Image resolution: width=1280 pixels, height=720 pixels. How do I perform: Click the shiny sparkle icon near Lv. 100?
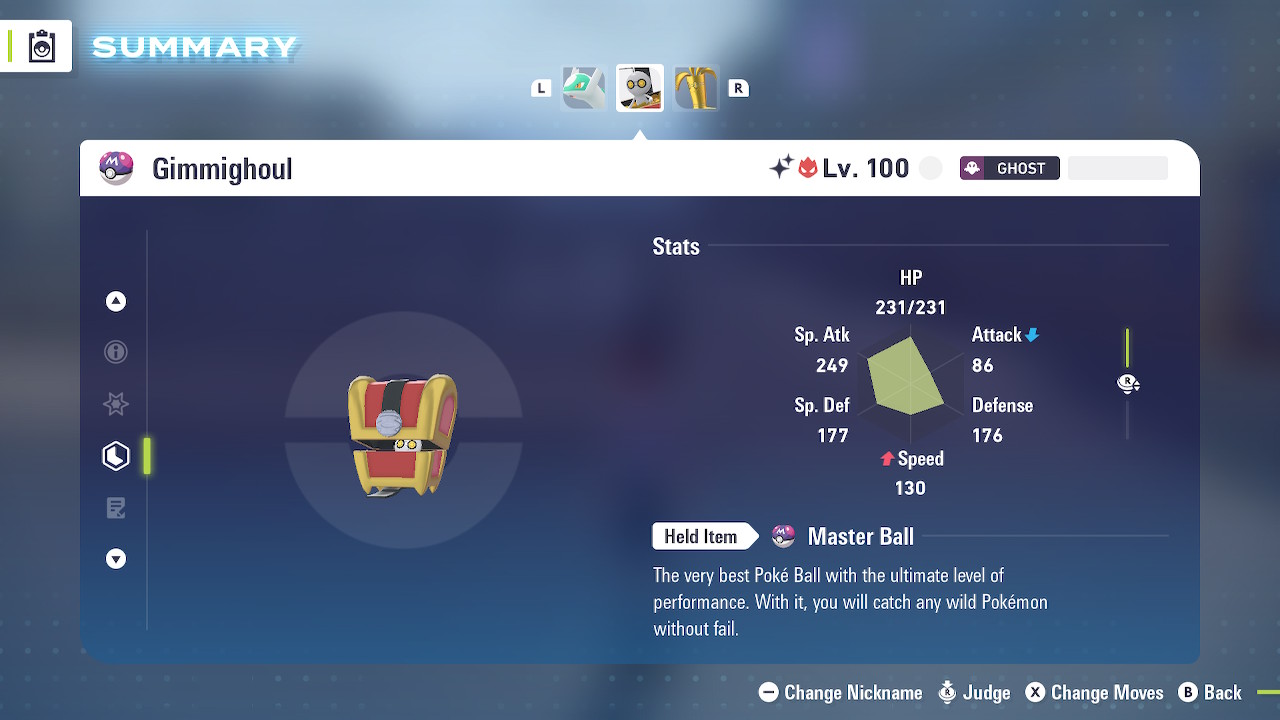pyautogui.click(x=783, y=167)
